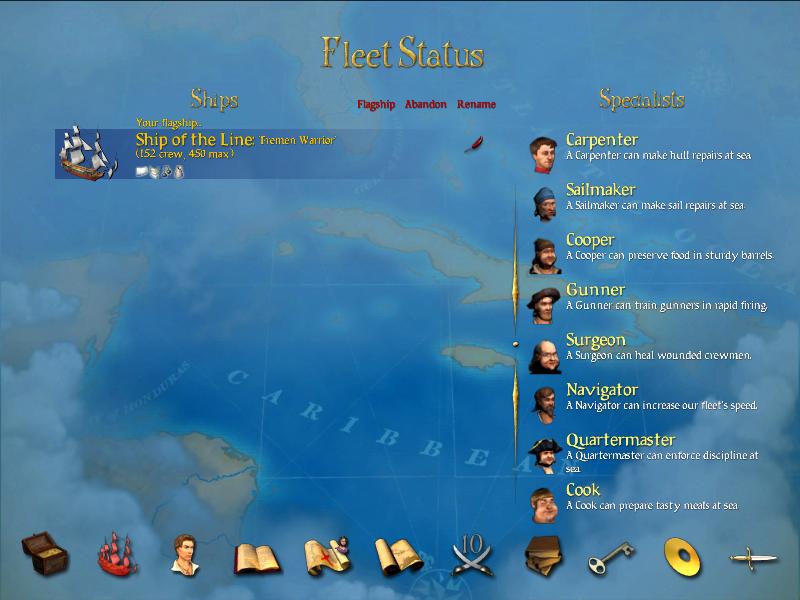The height and width of the screenshot is (600, 800).
Task: View the treasure map with pirate icon
Action: (x=326, y=554)
